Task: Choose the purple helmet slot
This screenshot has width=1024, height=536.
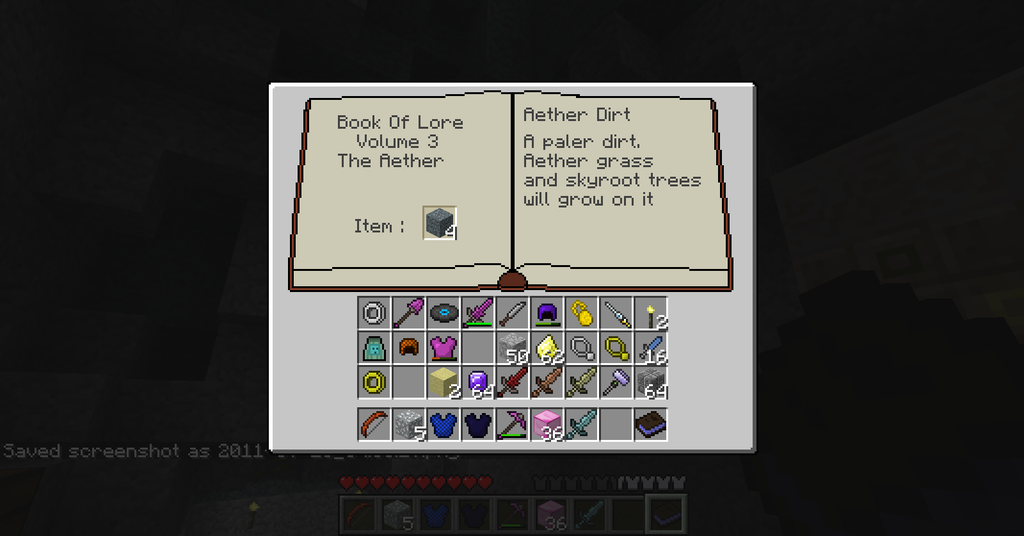Action: point(546,314)
